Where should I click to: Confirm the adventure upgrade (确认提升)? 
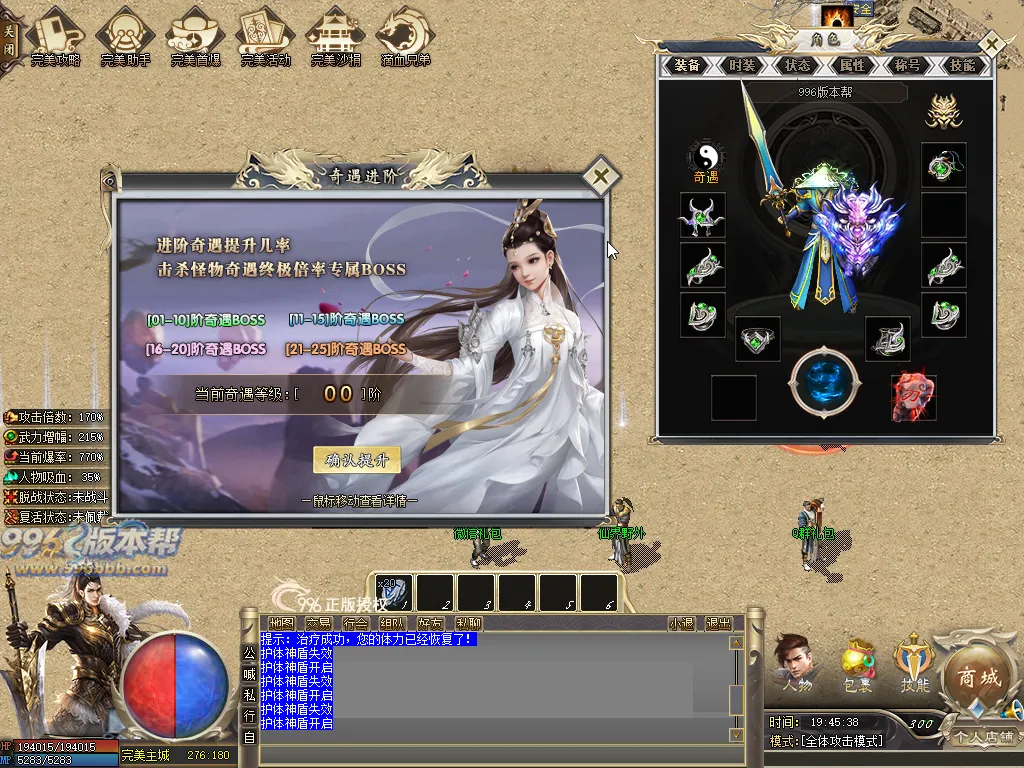tap(356, 460)
